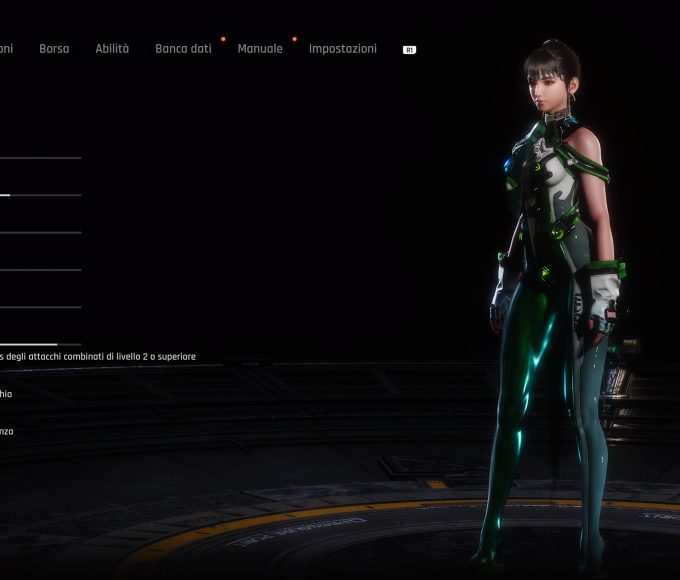This screenshot has height=580, width=680.
Task: Go to the Manuale tab
Action: pos(260,49)
